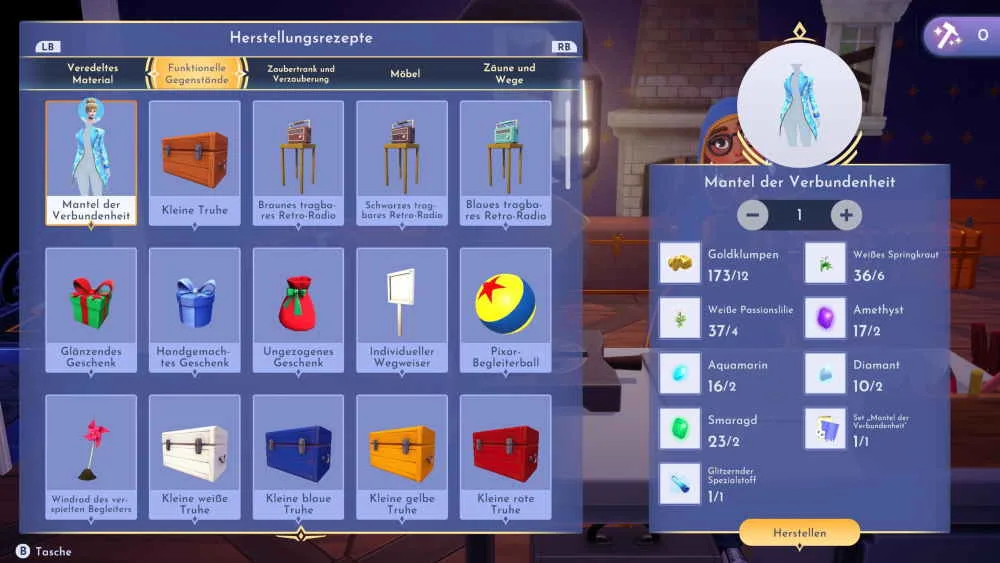Screen dimensions: 1000x563
Task: Choose the Pixar-Begleiterball recipe
Action: click(506, 310)
